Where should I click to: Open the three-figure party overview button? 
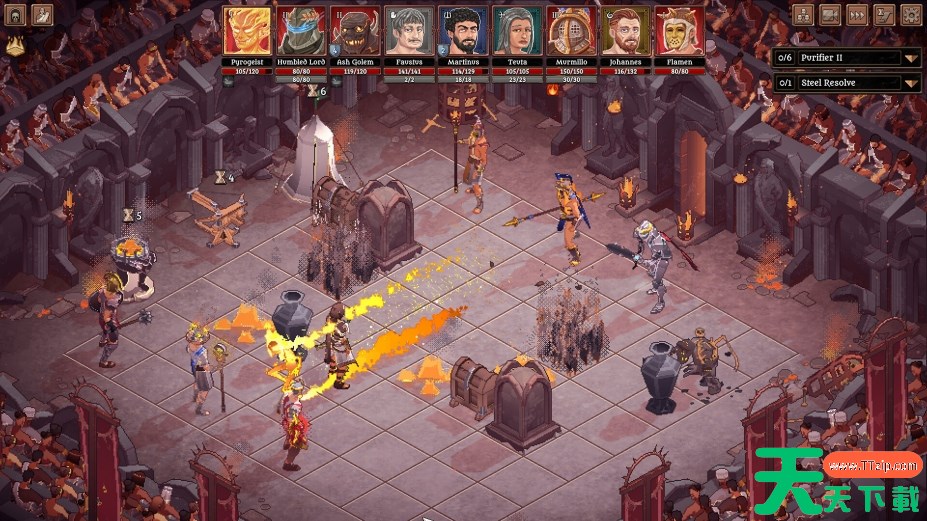(x=803, y=14)
